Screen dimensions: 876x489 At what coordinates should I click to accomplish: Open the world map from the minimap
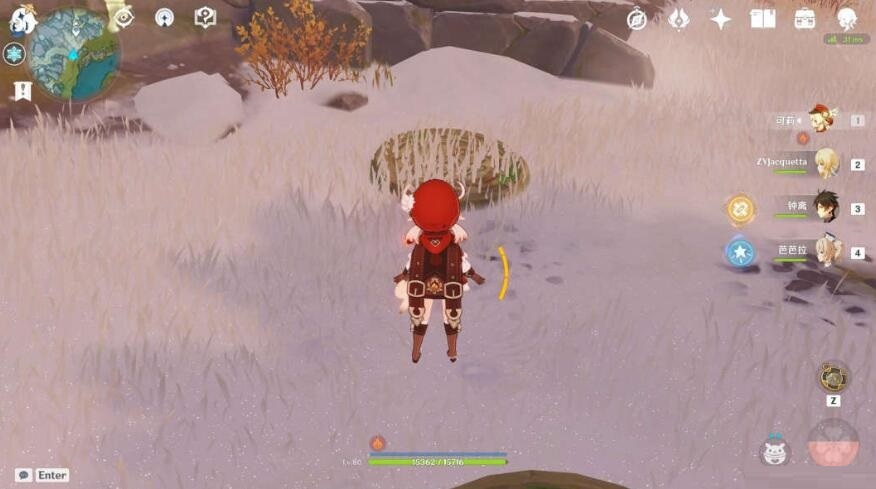[x=75, y=54]
